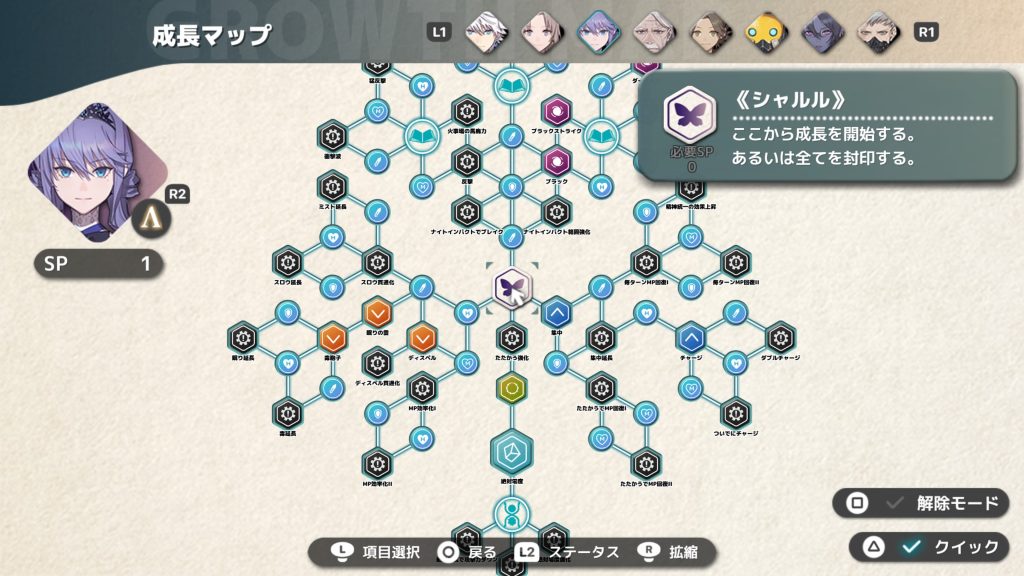
Task: Choose the たたかう強化 gear node
Action: (x=511, y=338)
